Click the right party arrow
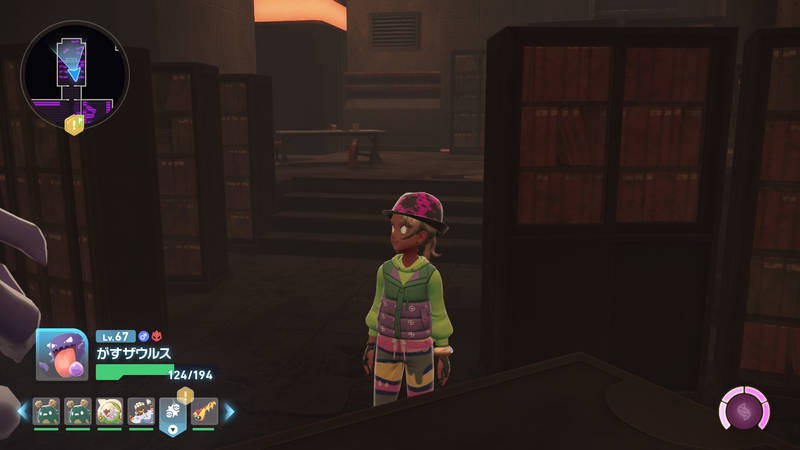Screen dimensions: 800x450 (x=229, y=411)
